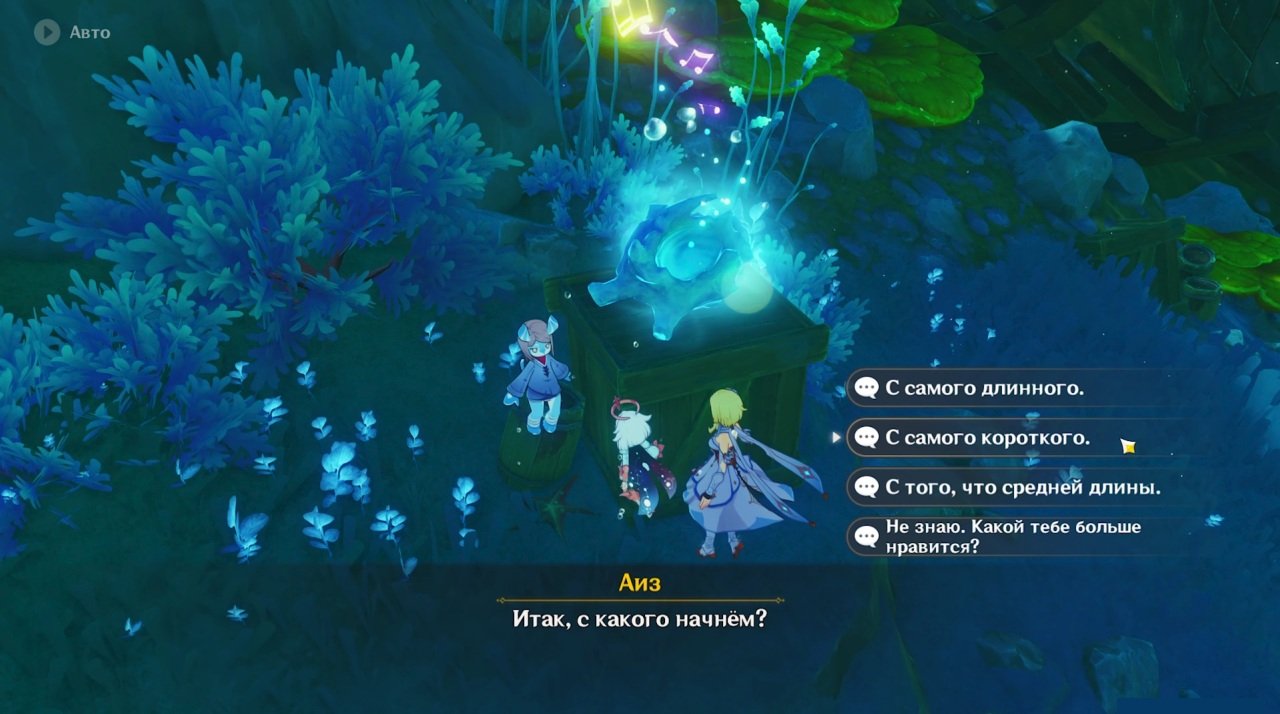Screen dimensions: 1280x714
Task: Choose reply "С самого длинного."
Action: (x=984, y=388)
